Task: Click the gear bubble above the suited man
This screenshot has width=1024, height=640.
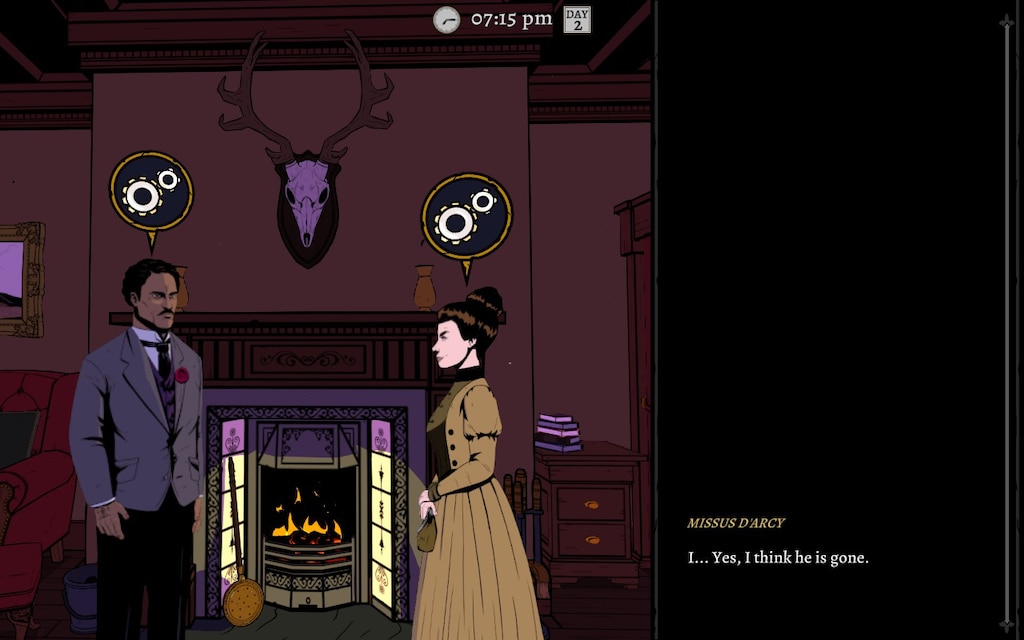Action: tap(151, 192)
